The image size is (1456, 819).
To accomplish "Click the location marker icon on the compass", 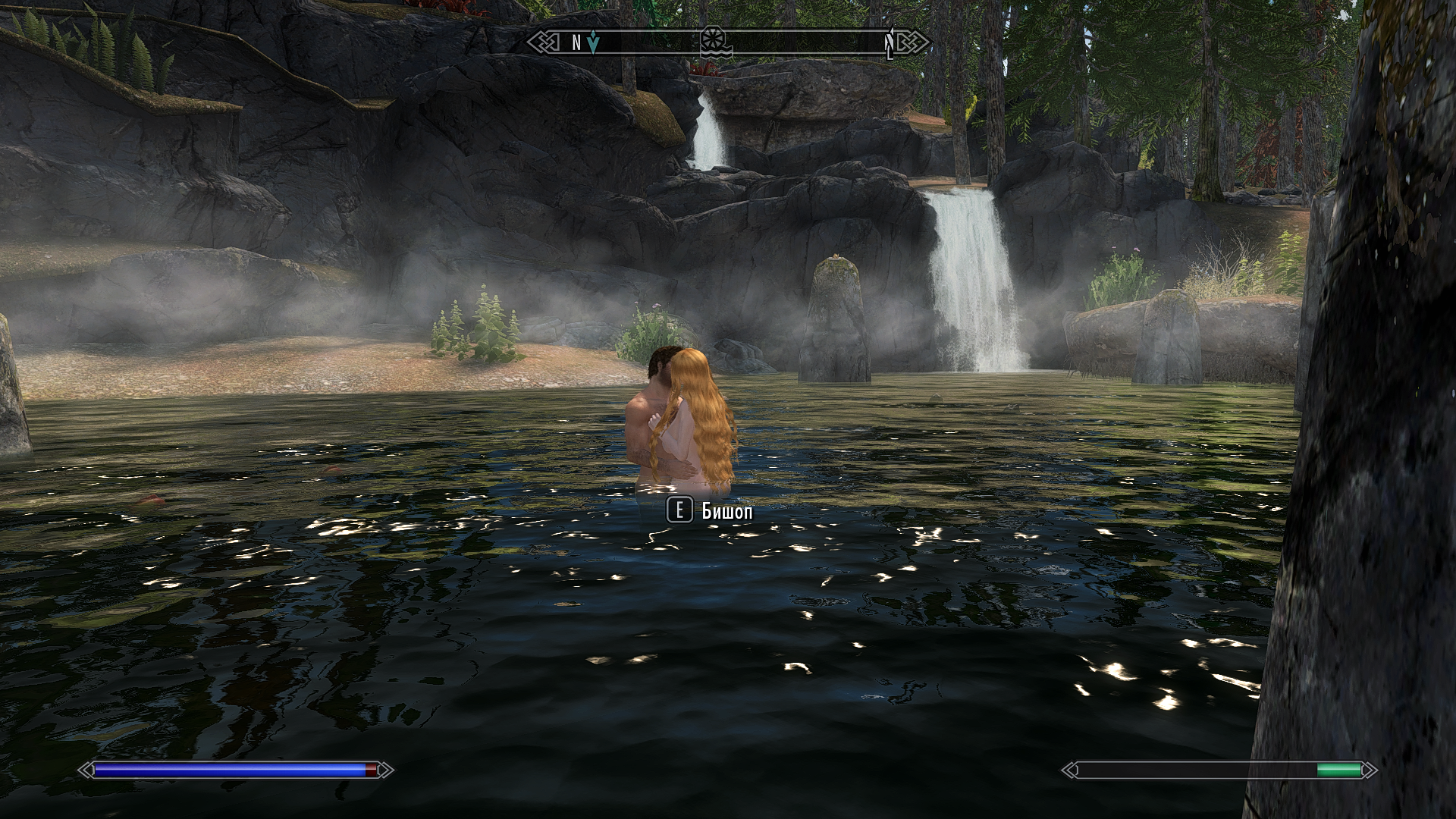I will pos(713,42).
